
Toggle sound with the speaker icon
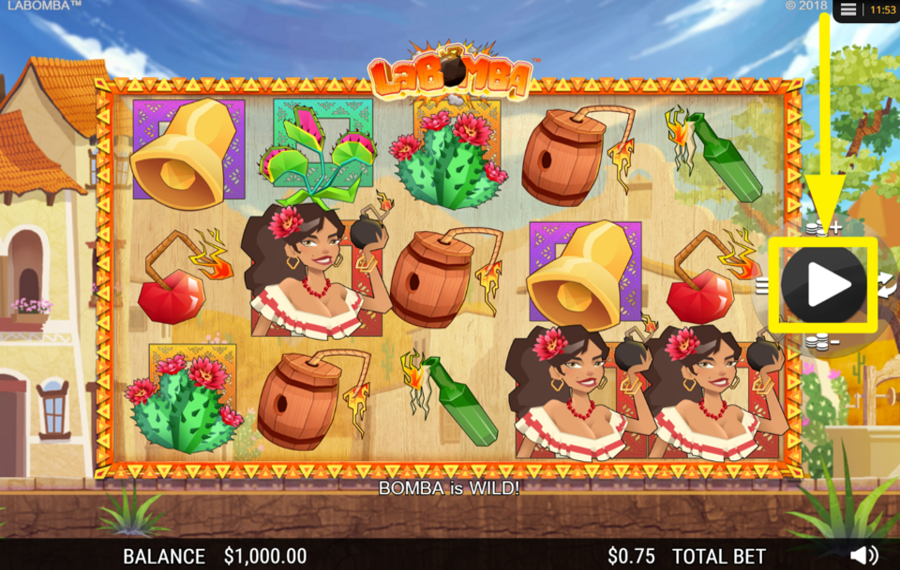(864, 555)
